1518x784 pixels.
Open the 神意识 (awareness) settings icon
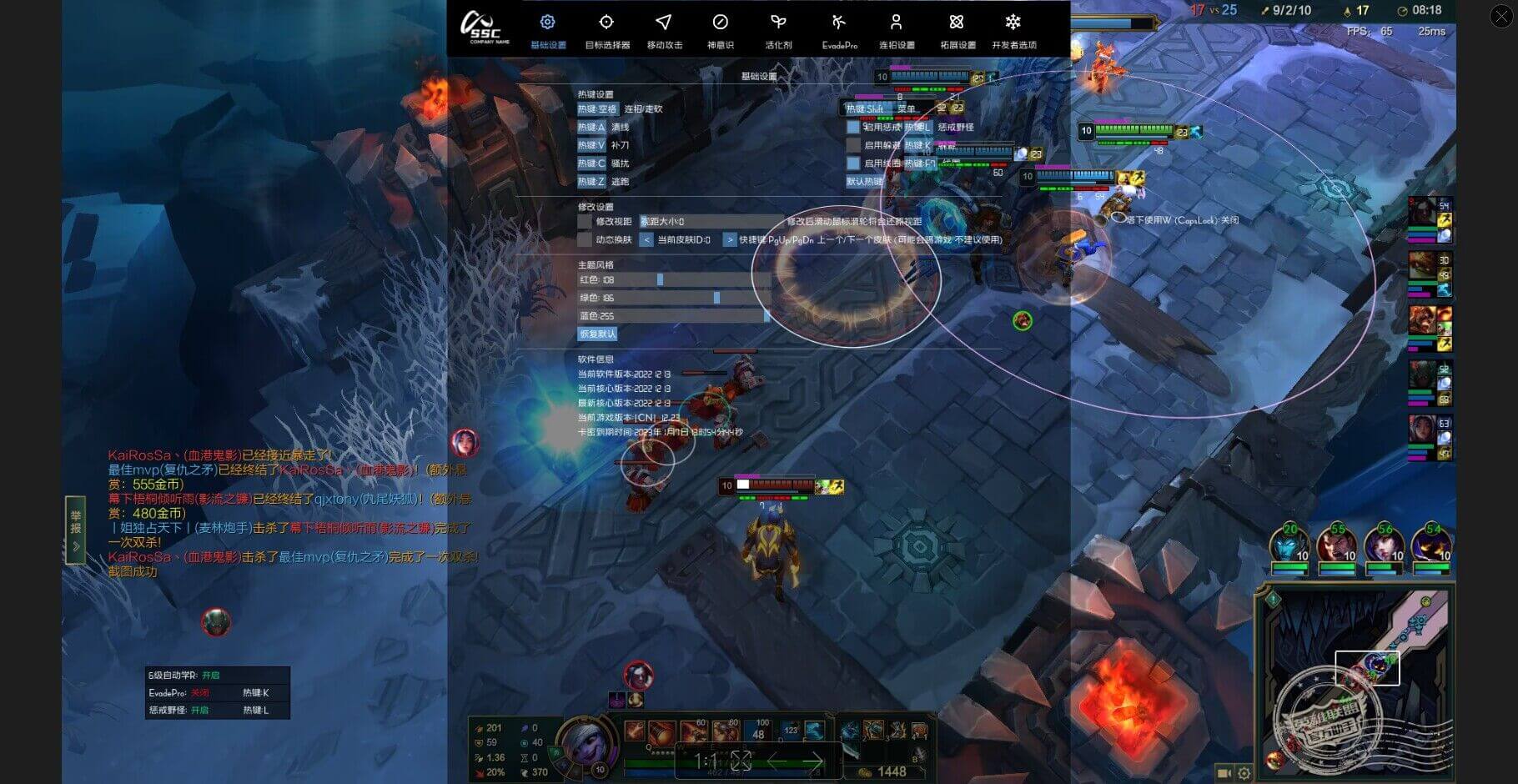pyautogui.click(x=719, y=23)
